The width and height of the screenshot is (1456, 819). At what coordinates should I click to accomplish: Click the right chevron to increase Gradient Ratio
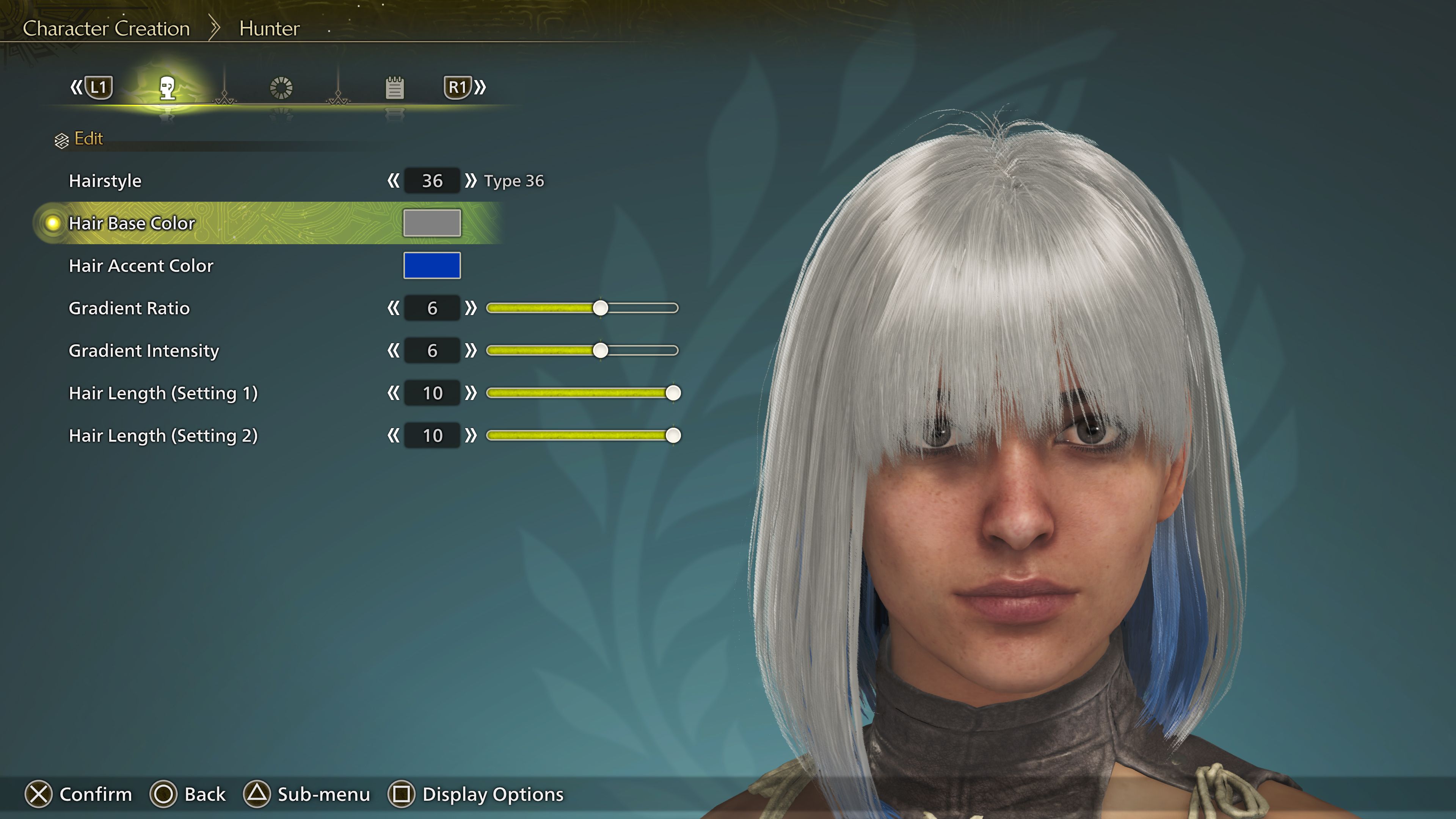471,308
